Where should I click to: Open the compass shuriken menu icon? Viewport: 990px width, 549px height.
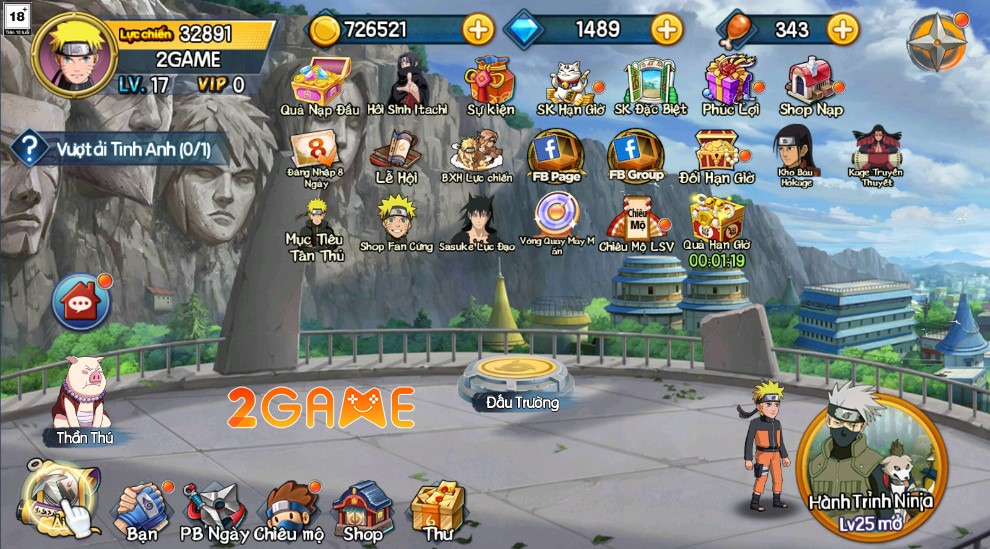(936, 42)
